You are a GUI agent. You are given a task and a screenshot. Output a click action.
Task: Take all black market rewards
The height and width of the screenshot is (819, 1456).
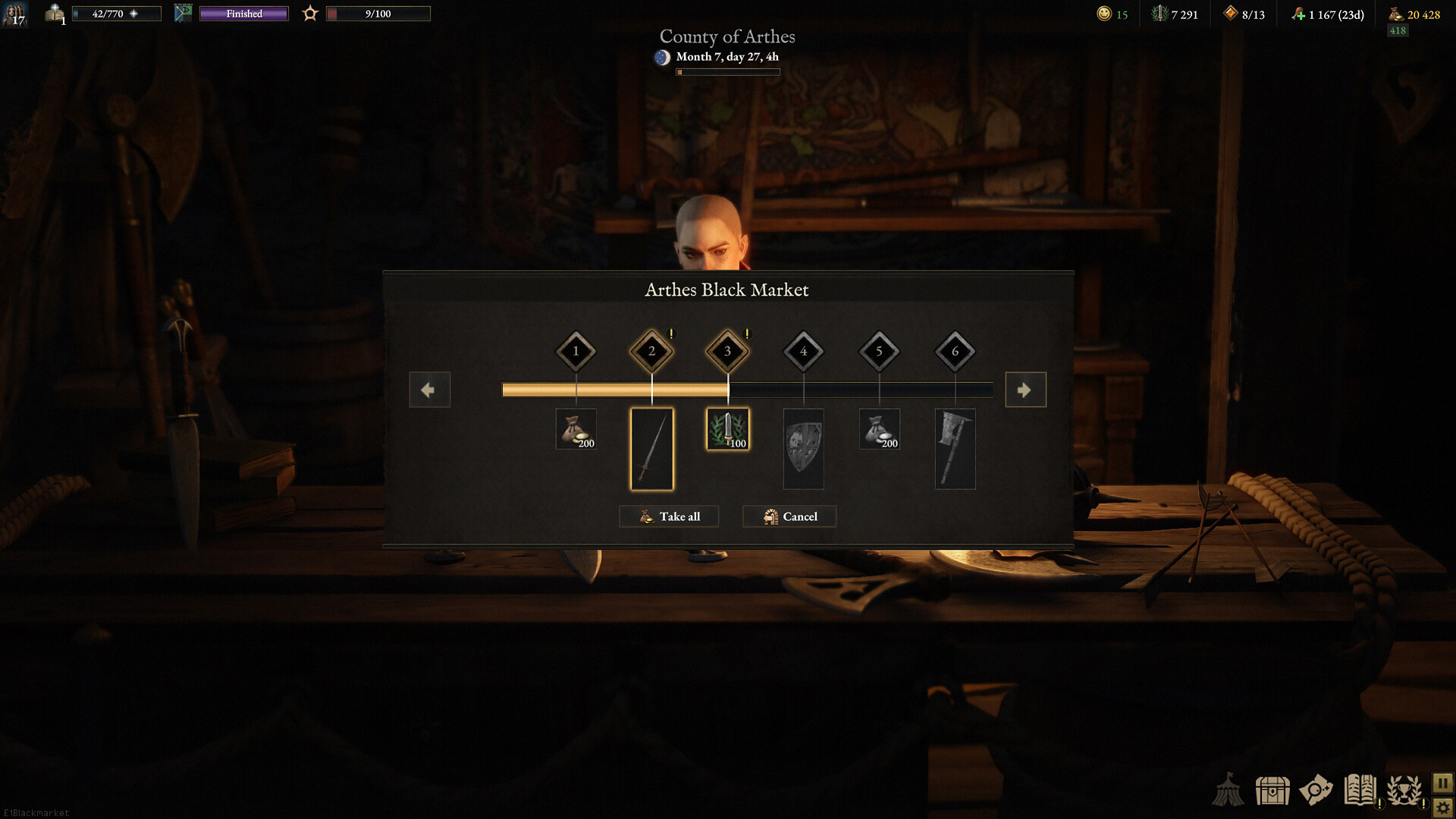668,516
